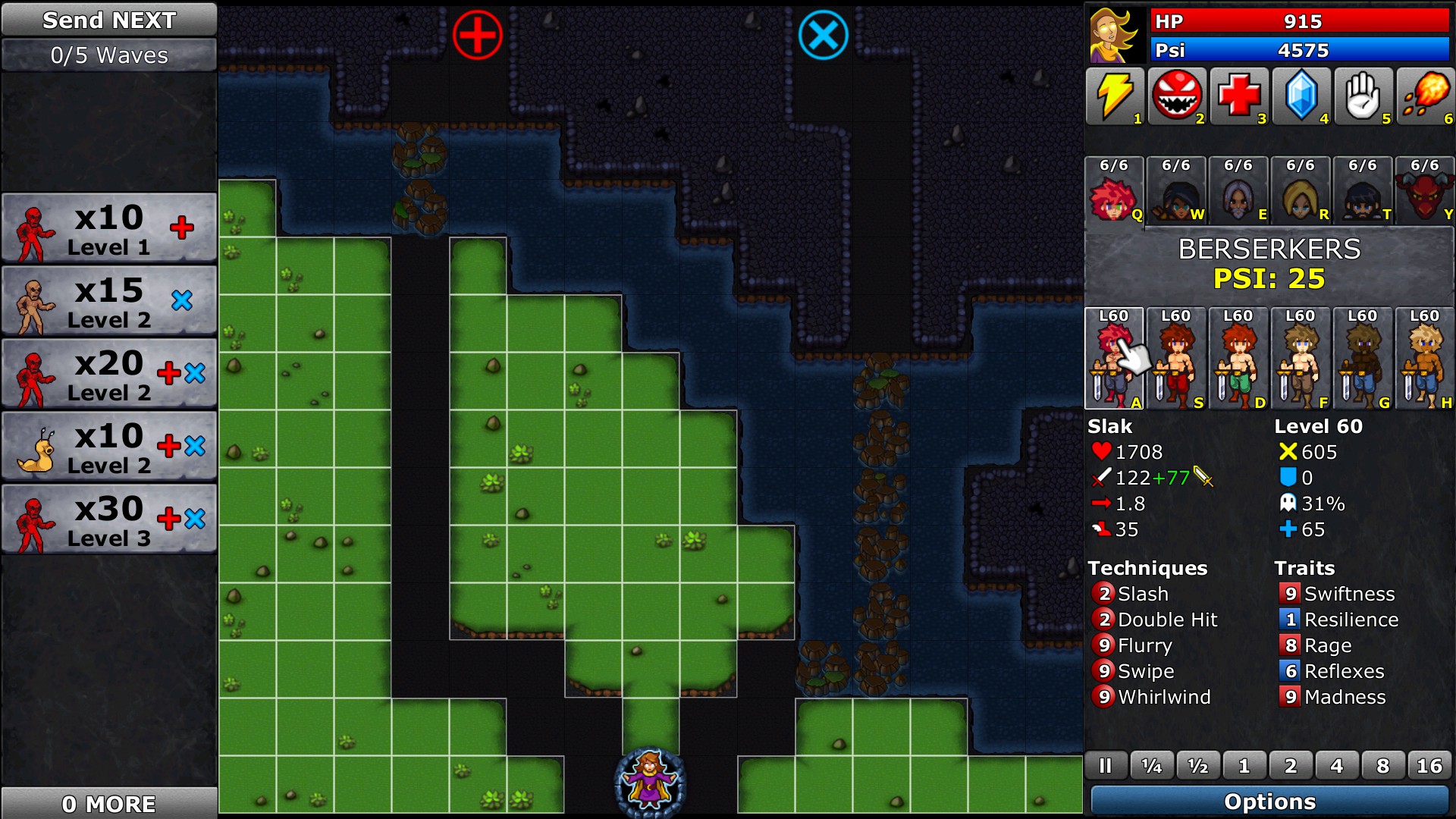Select the last berserker under hotkey H
Image resolution: width=1456 pixels, height=819 pixels.
(1424, 356)
